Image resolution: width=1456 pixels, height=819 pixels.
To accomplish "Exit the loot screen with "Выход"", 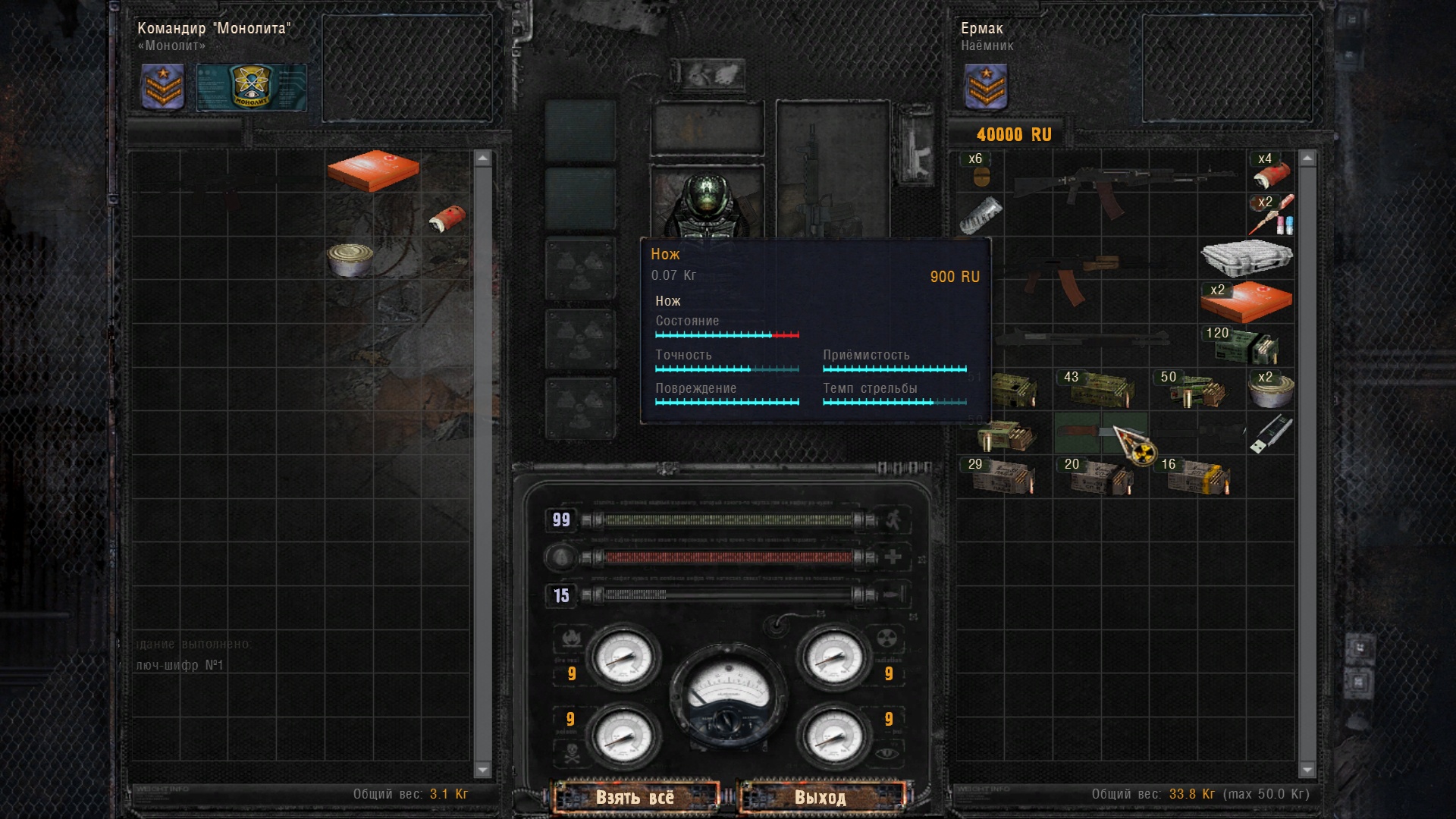I will (x=821, y=797).
